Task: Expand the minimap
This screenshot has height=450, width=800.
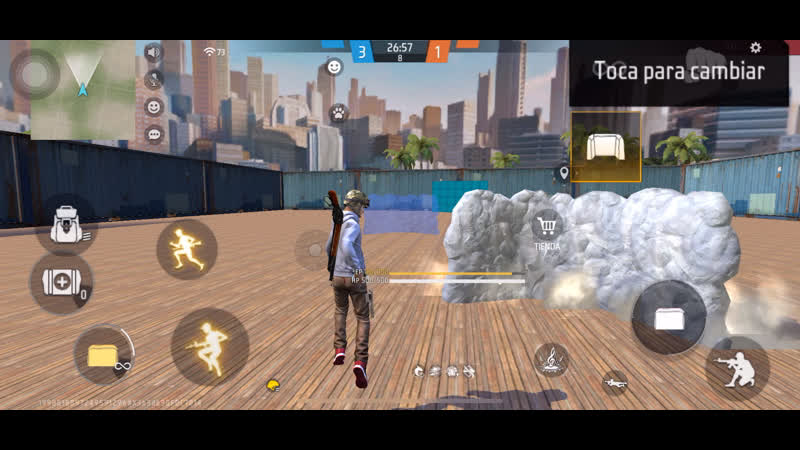Action: point(82,89)
